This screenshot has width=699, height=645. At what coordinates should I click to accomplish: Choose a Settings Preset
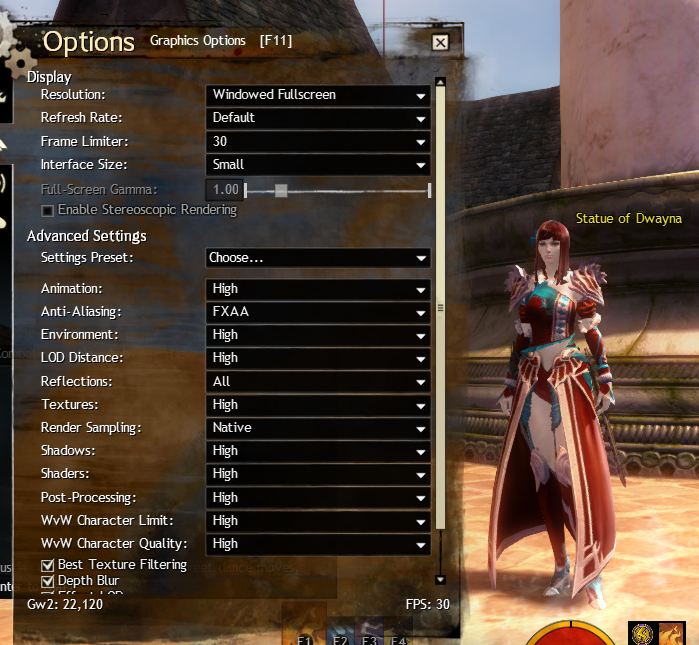point(318,258)
